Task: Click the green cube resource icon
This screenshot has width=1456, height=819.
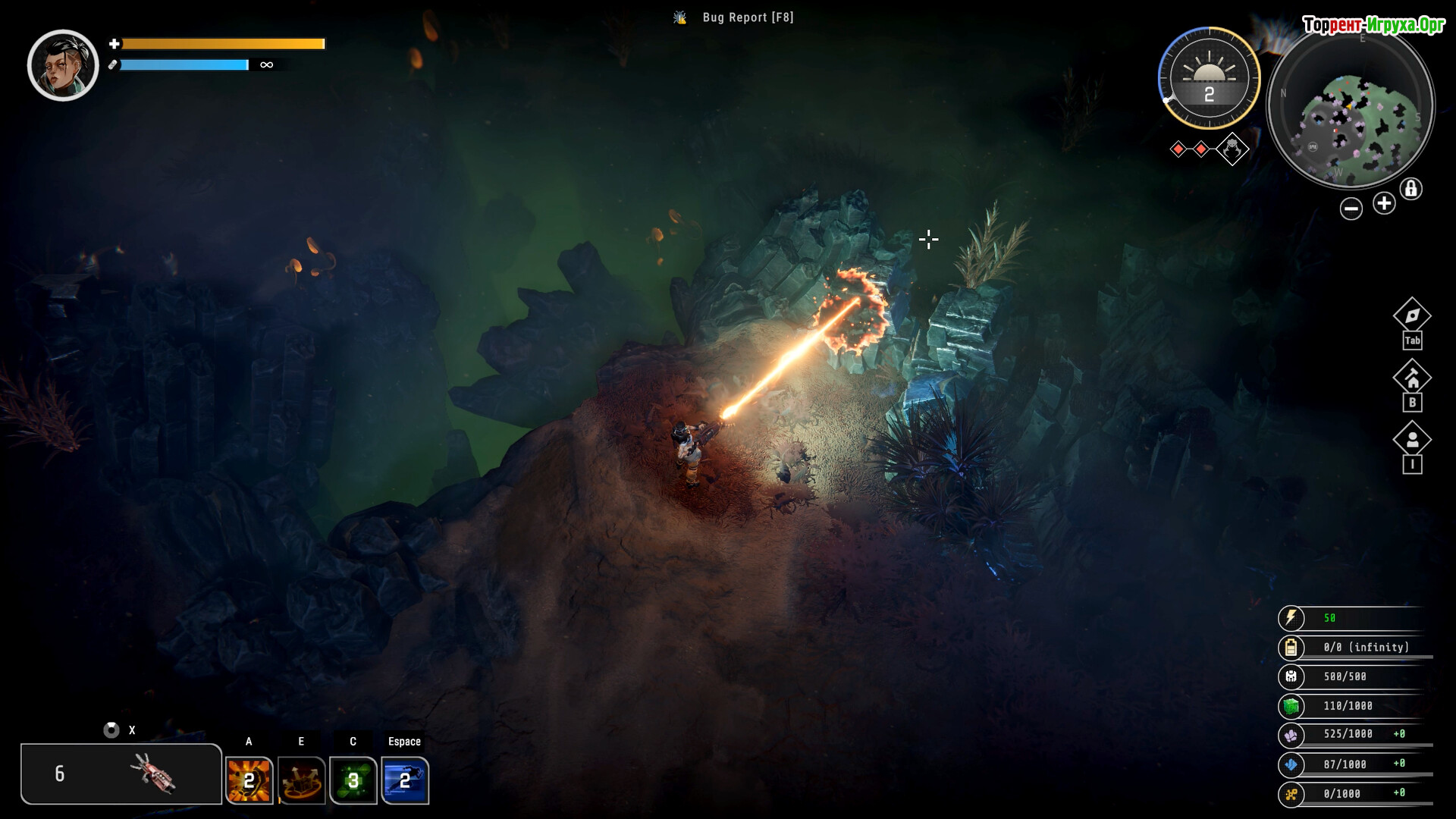Action: click(1291, 707)
